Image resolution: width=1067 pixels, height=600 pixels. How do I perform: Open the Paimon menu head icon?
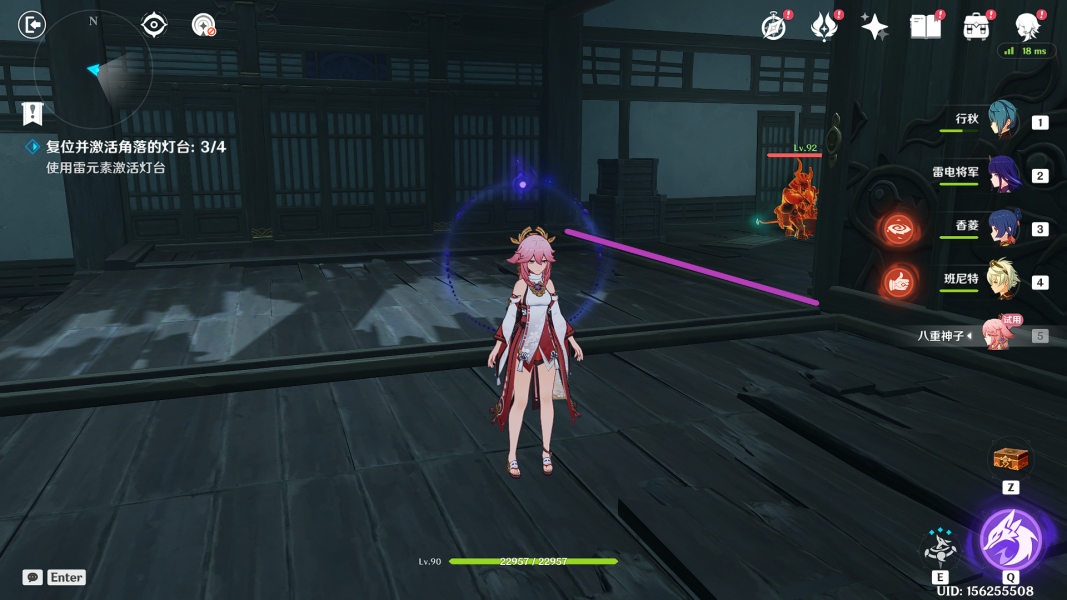(1027, 27)
